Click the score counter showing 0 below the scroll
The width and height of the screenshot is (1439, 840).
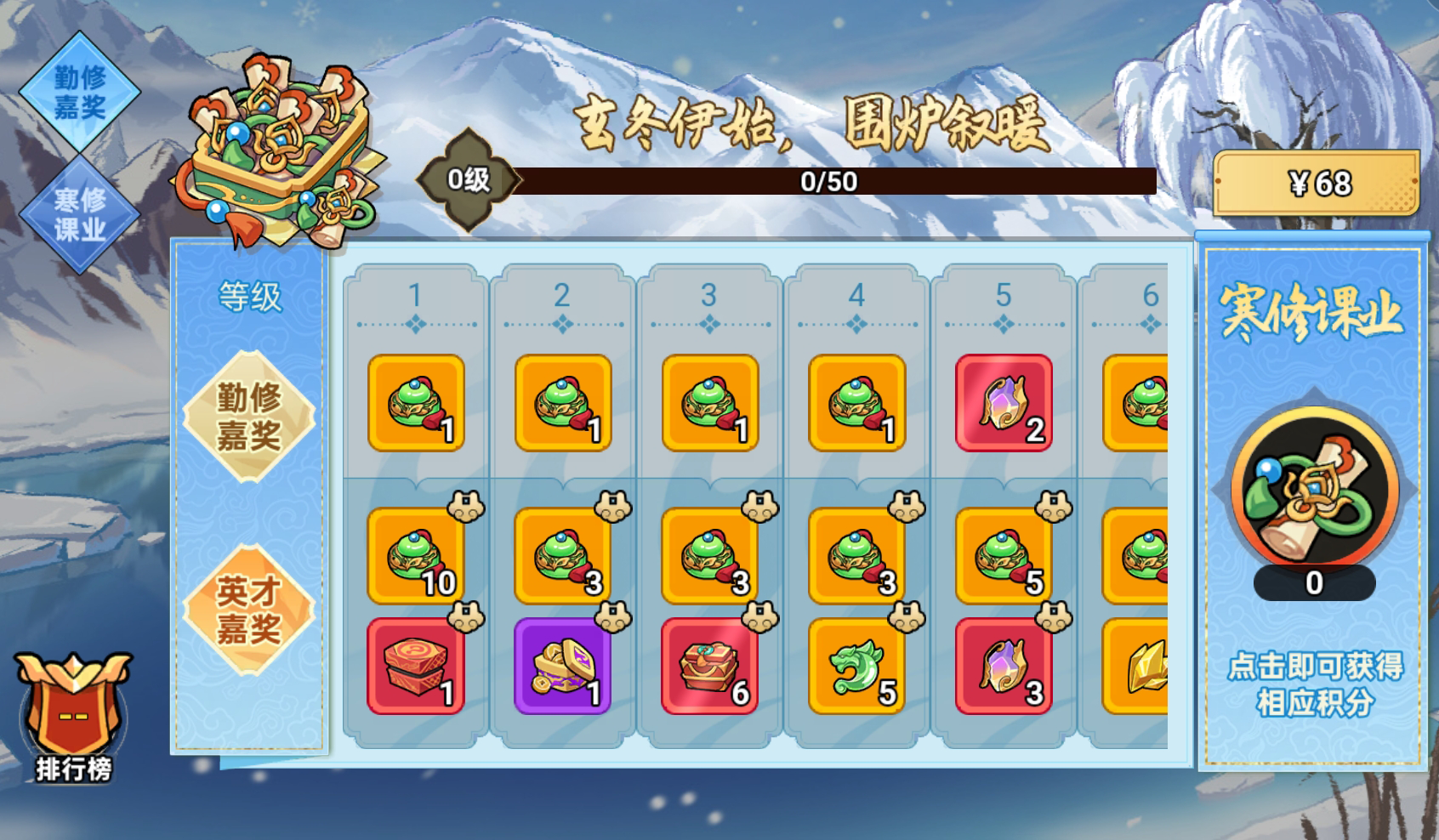pos(1316,585)
